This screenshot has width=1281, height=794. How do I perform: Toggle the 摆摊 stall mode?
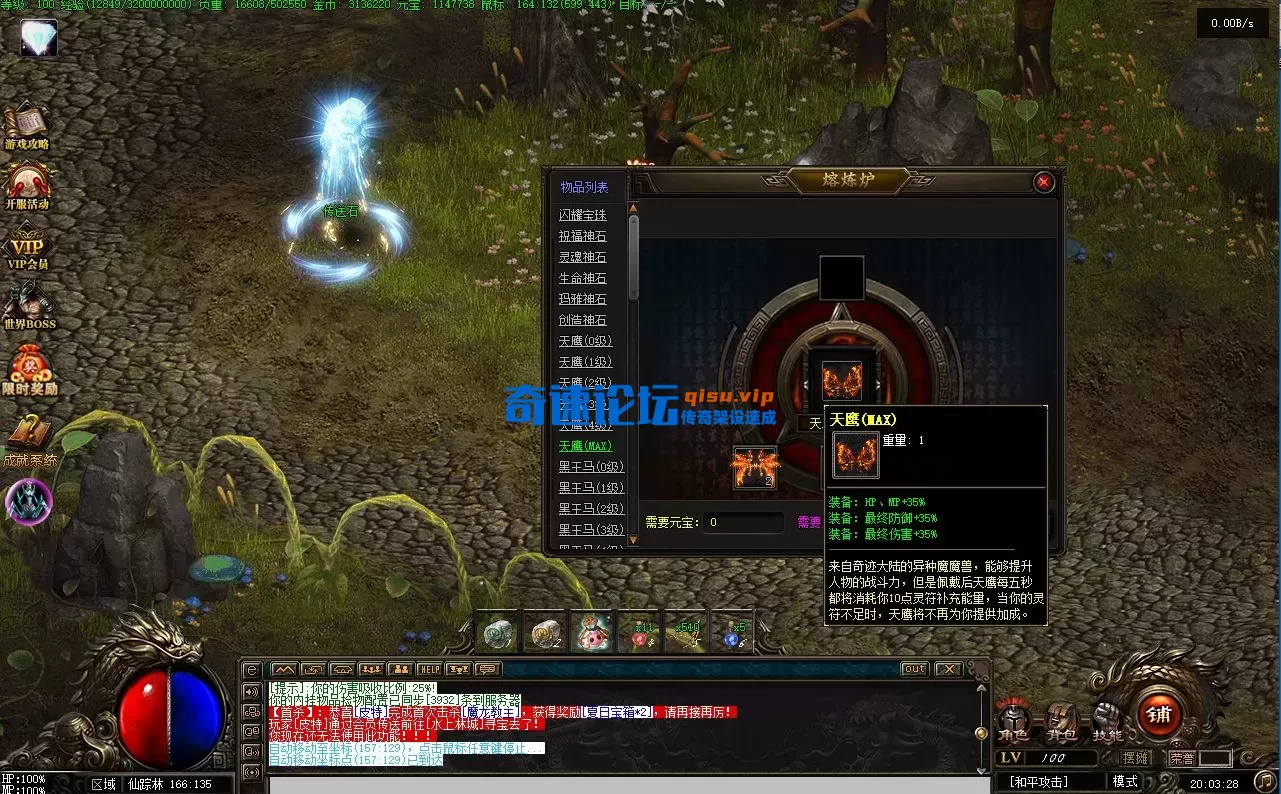click(x=1135, y=756)
